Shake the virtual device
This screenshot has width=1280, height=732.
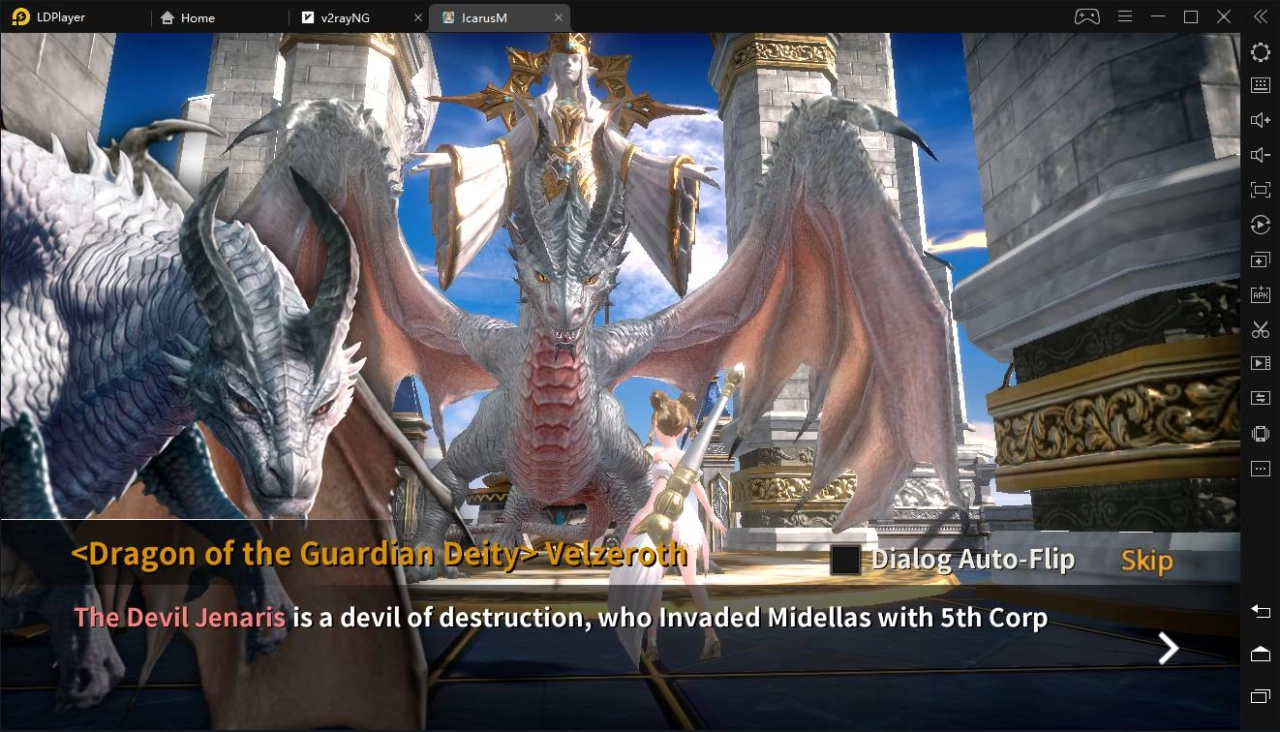point(1258,433)
